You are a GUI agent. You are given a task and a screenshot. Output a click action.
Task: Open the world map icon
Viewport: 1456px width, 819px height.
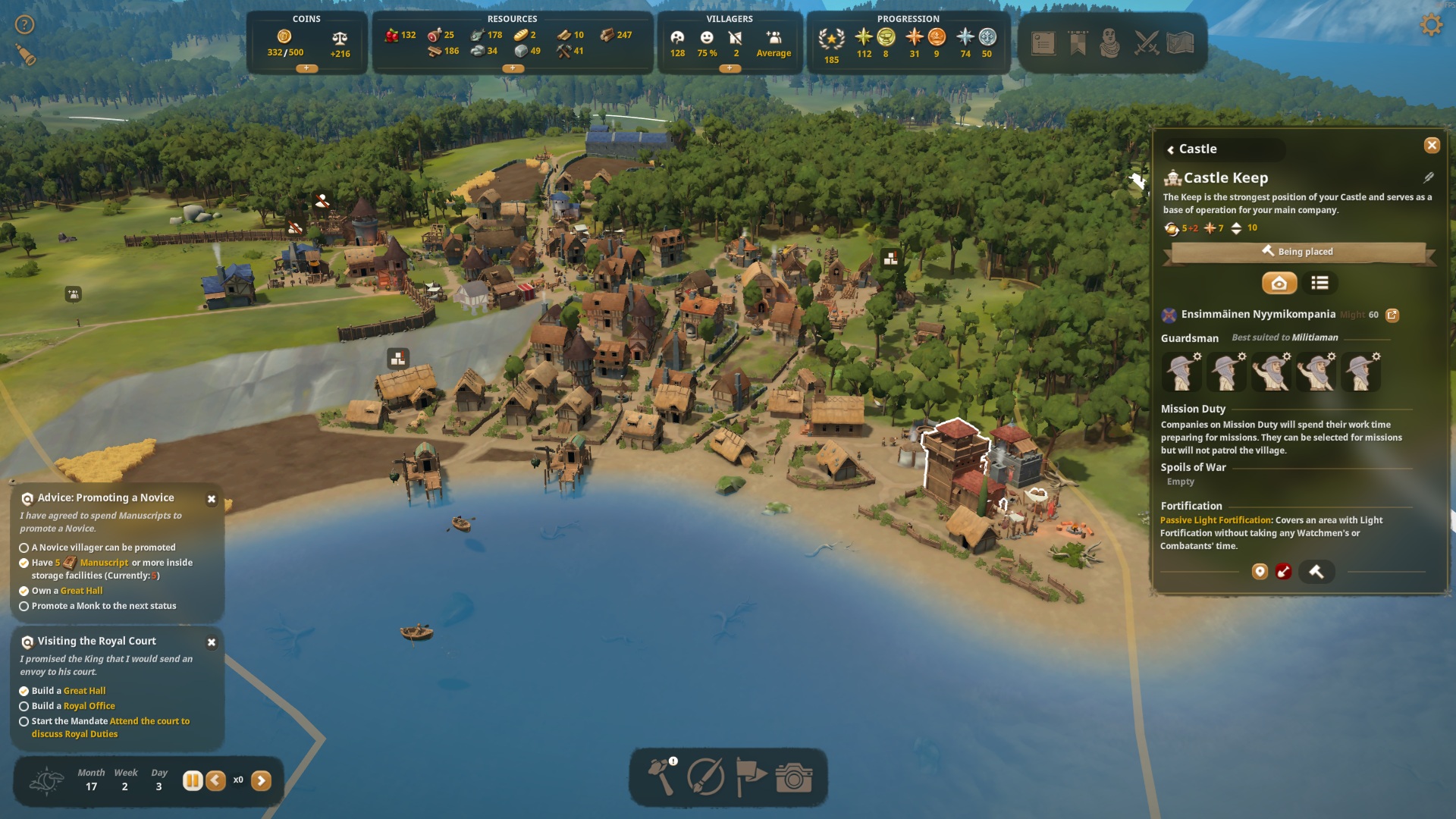1180,43
